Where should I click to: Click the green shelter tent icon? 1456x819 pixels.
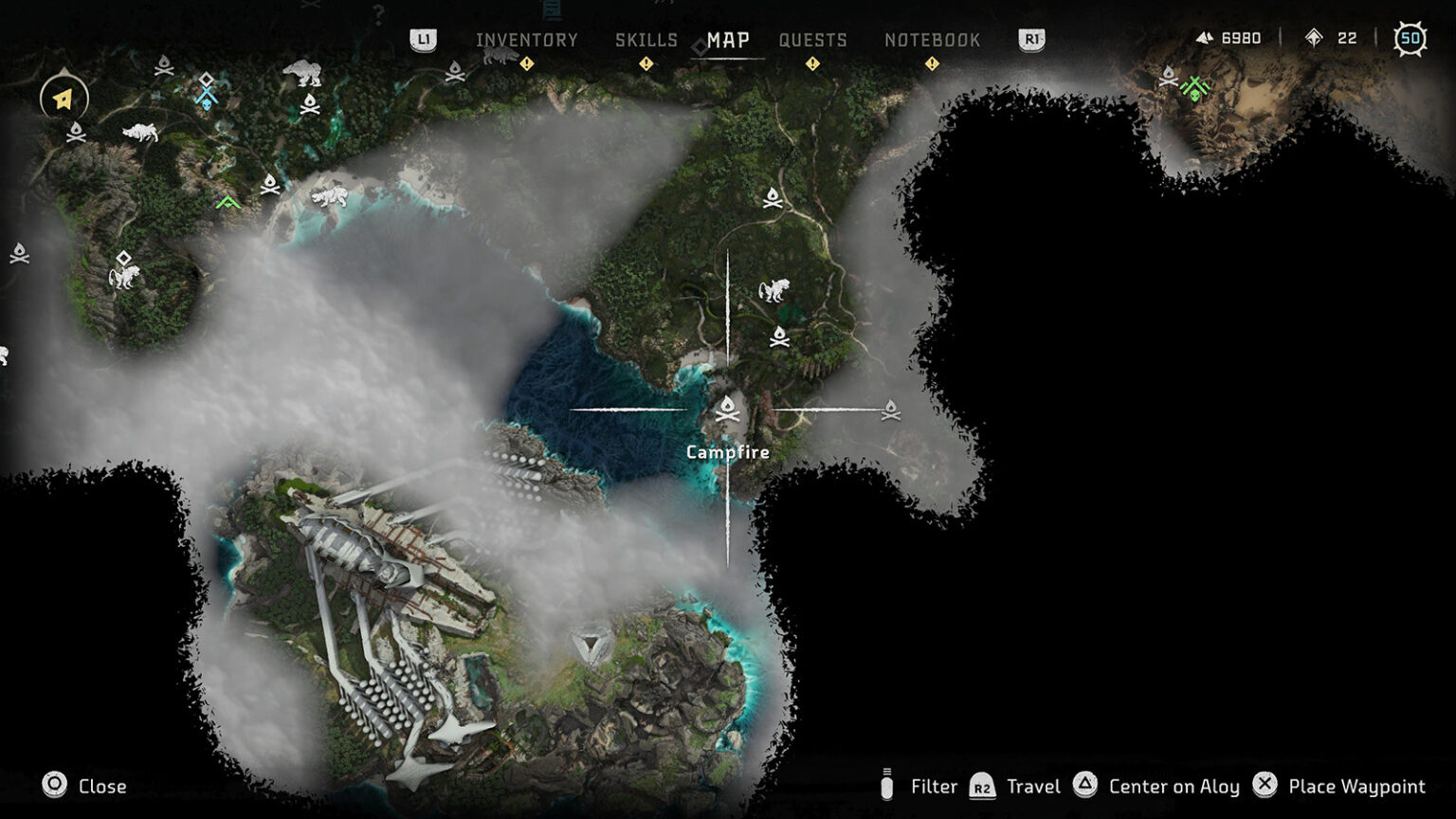pyautogui.click(x=227, y=202)
